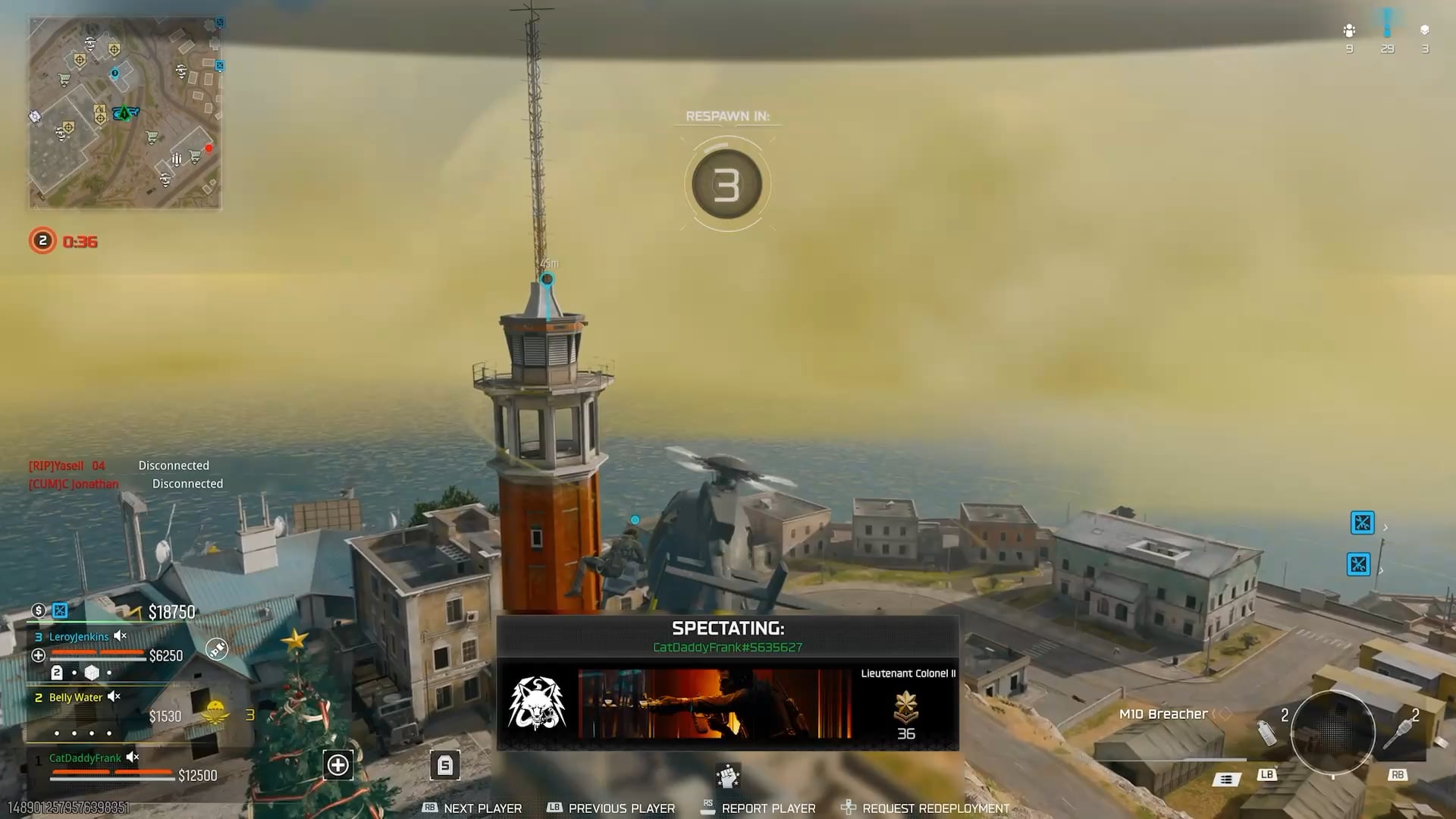Select the M10 Breacher weapon
The width and height of the screenshot is (1456, 819).
click(1163, 714)
